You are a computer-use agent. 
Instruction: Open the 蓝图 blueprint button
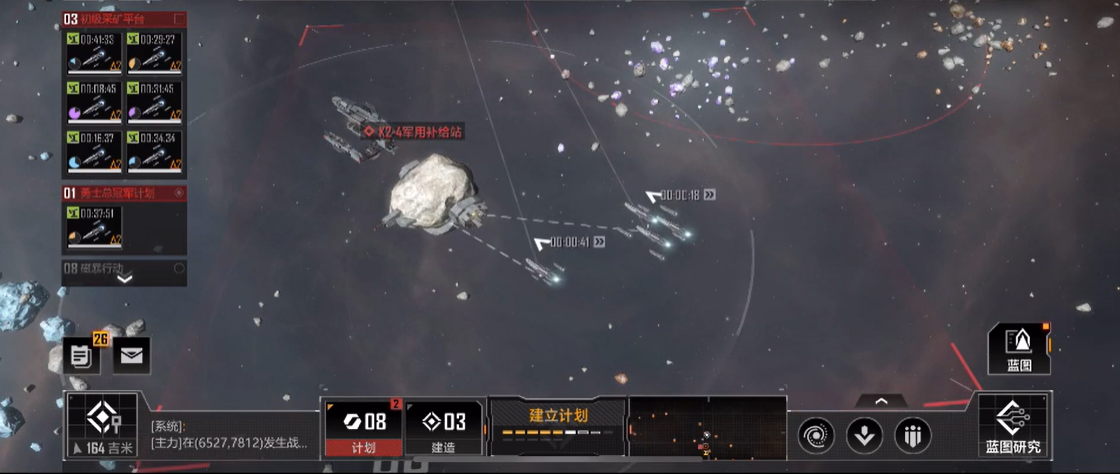coord(1019,349)
